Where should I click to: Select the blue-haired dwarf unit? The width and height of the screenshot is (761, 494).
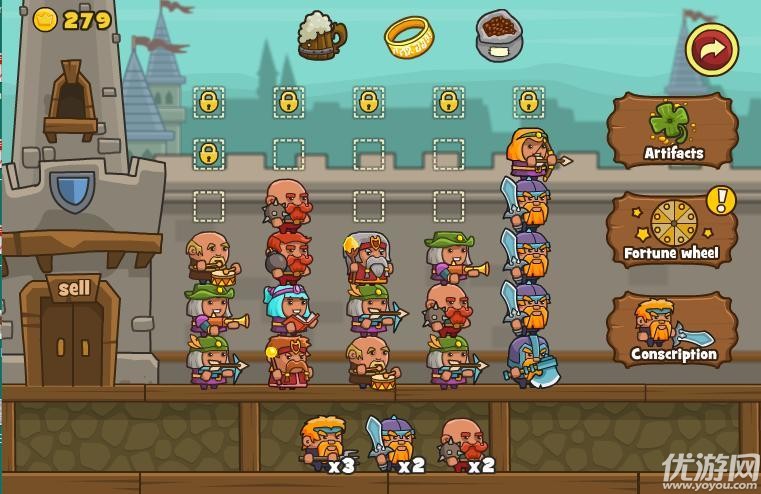click(287, 308)
